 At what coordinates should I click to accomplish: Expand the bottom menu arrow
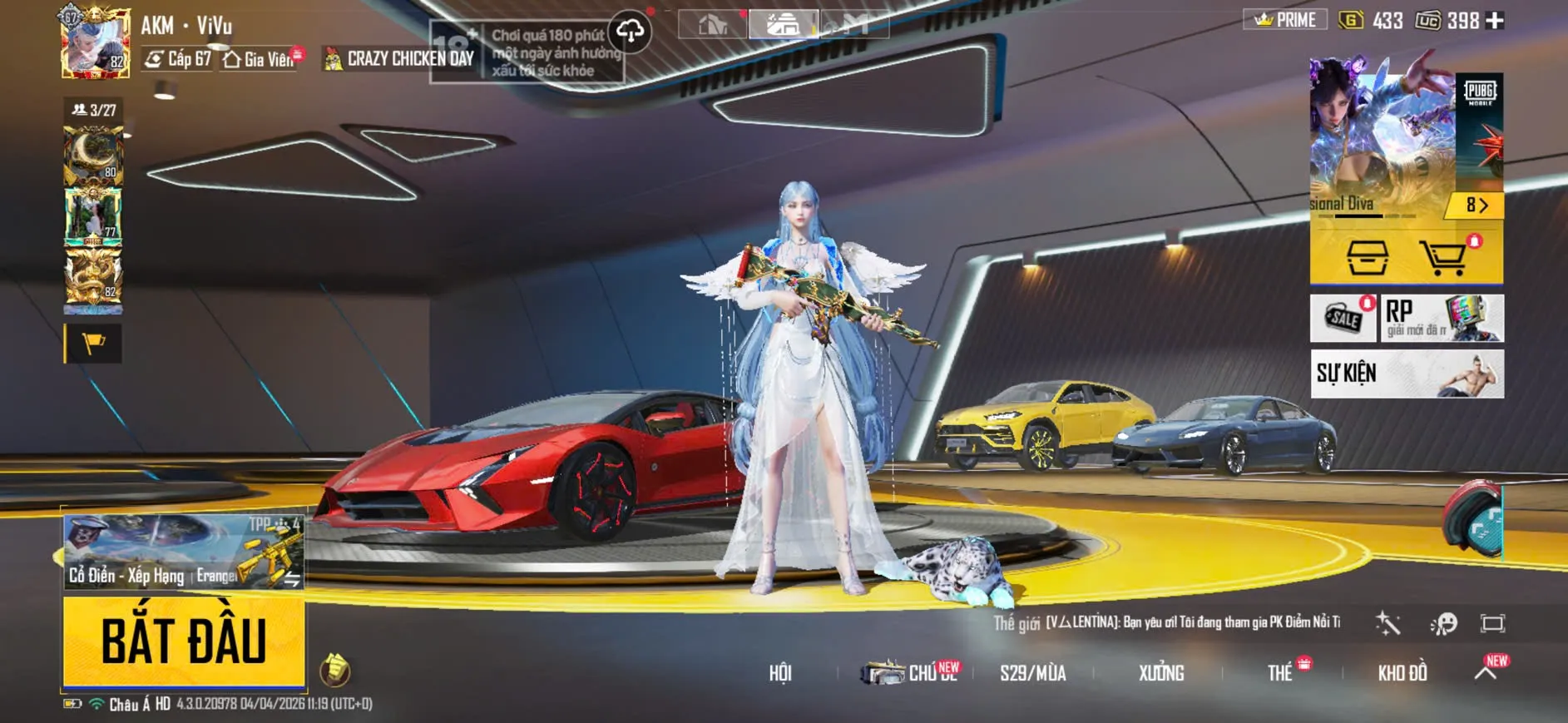click(1486, 672)
